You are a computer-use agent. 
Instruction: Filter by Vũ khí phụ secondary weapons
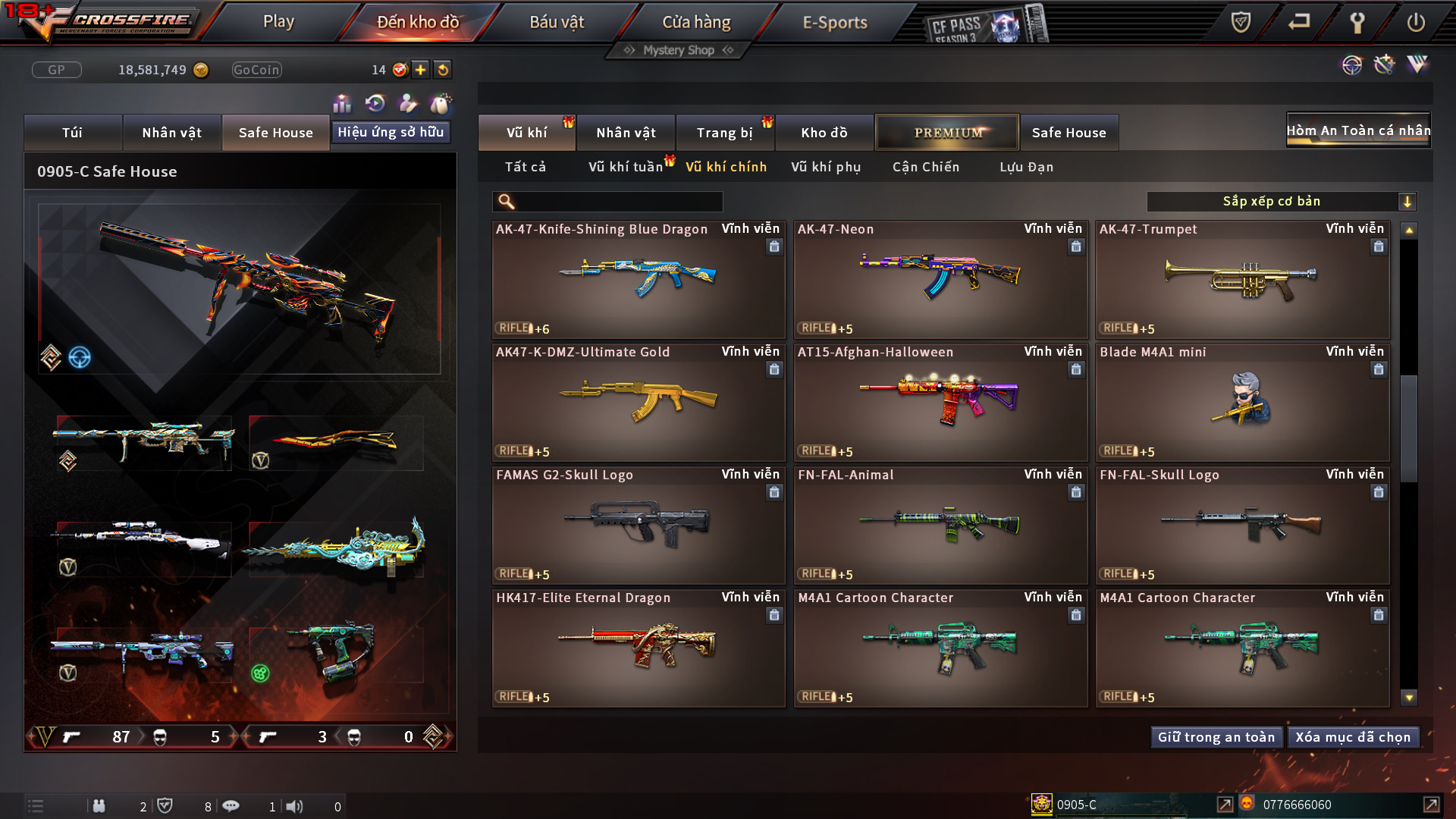tap(825, 167)
